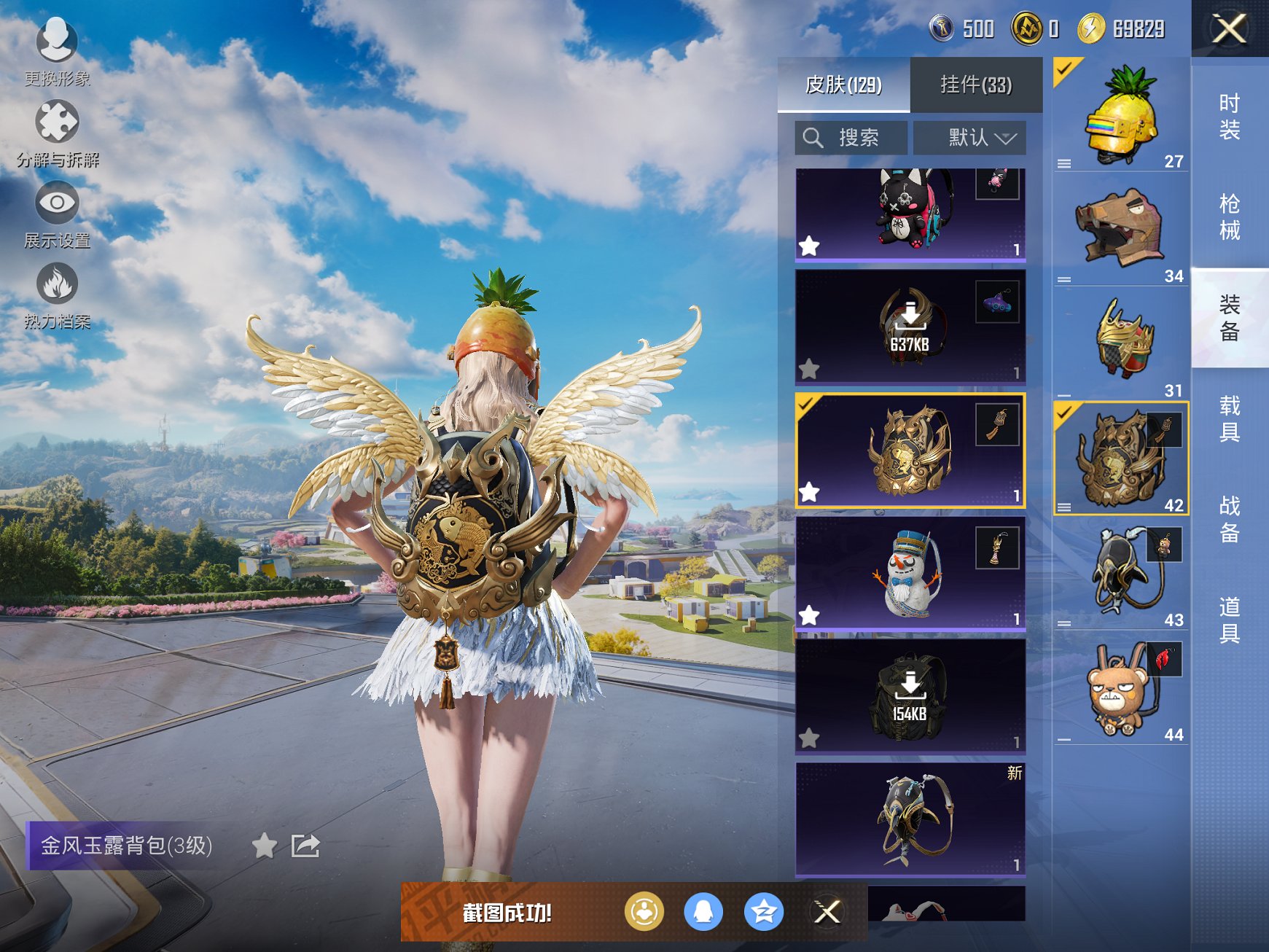Viewport: 1269px width, 952px height.
Task: Open 展示设置 display settings
Action: pyautogui.click(x=57, y=215)
